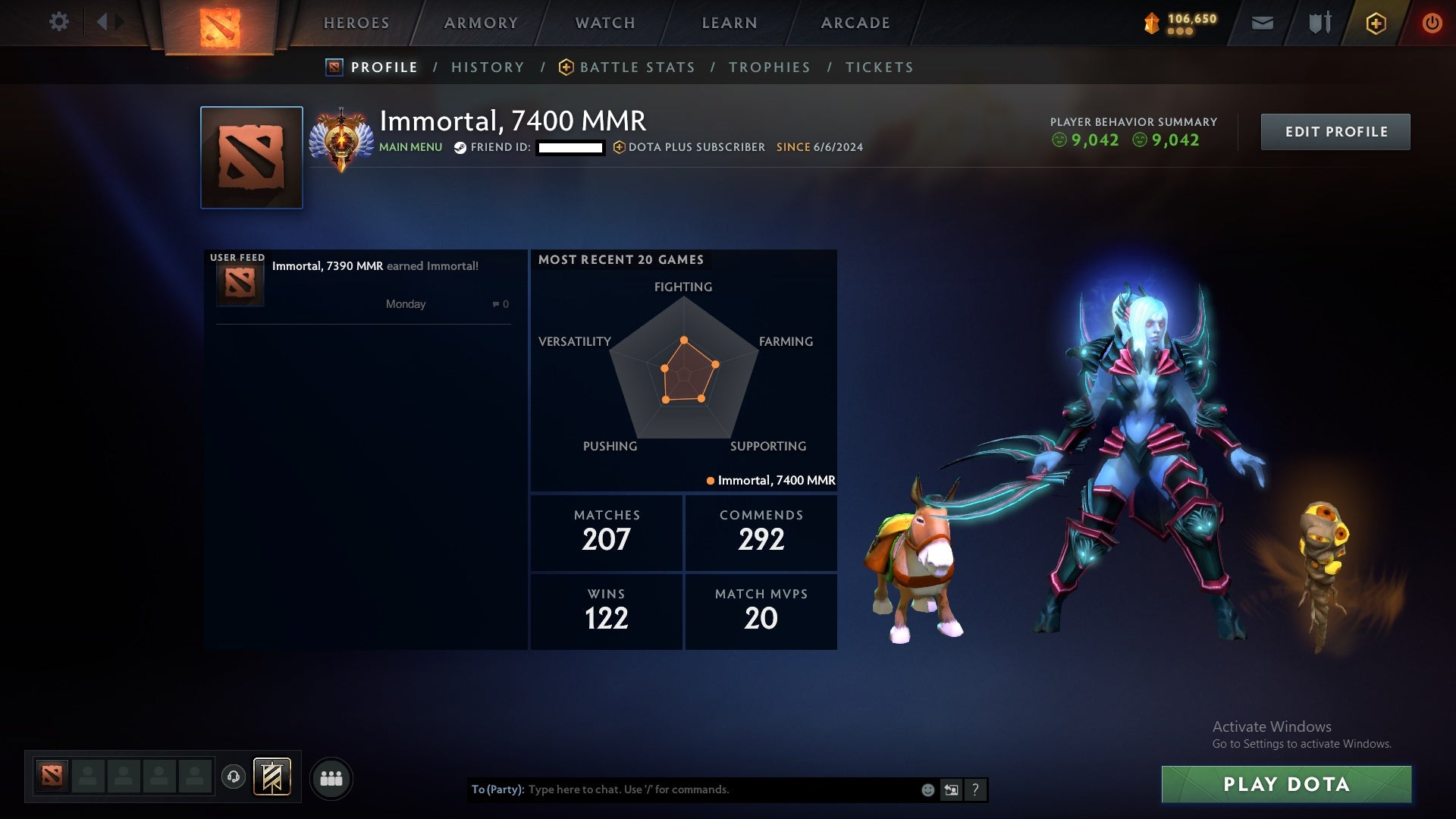Click the EDIT PROFILE button

point(1335,131)
